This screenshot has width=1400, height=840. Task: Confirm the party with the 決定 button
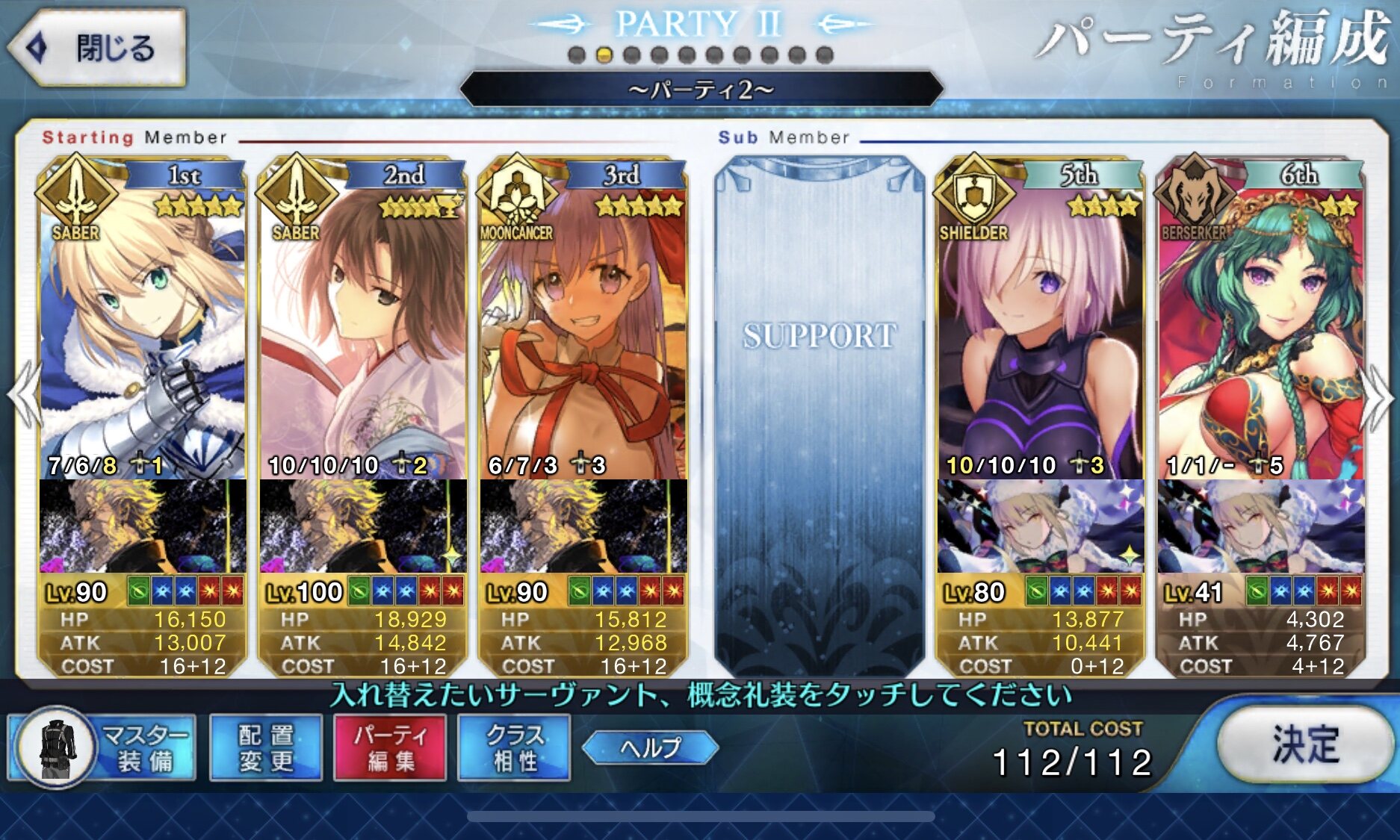1304,745
